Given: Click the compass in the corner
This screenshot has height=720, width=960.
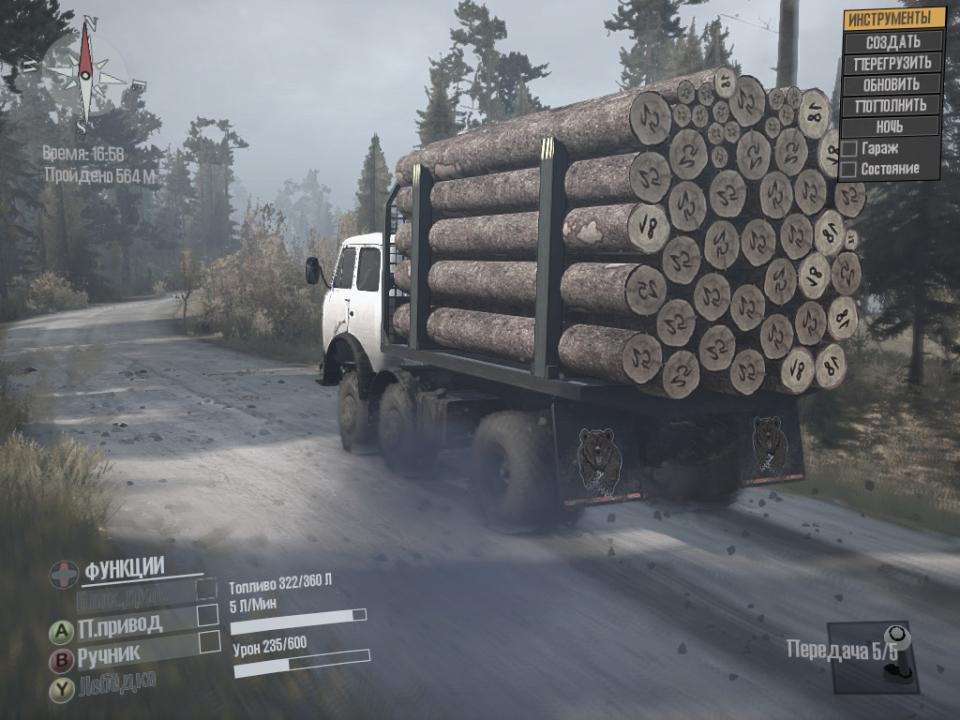Looking at the screenshot, I should pyautogui.click(x=86, y=72).
